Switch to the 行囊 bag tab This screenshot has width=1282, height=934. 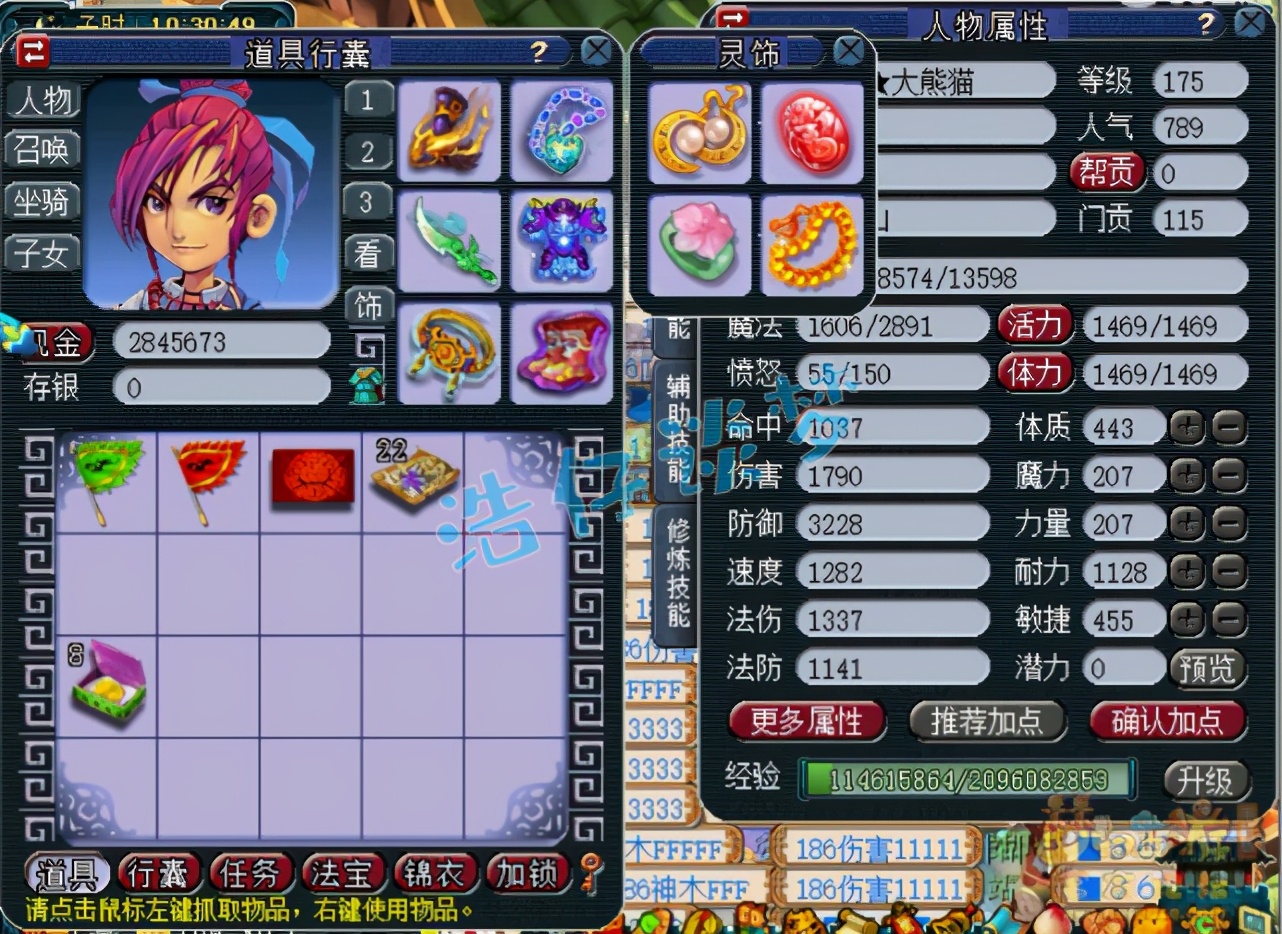(158, 873)
